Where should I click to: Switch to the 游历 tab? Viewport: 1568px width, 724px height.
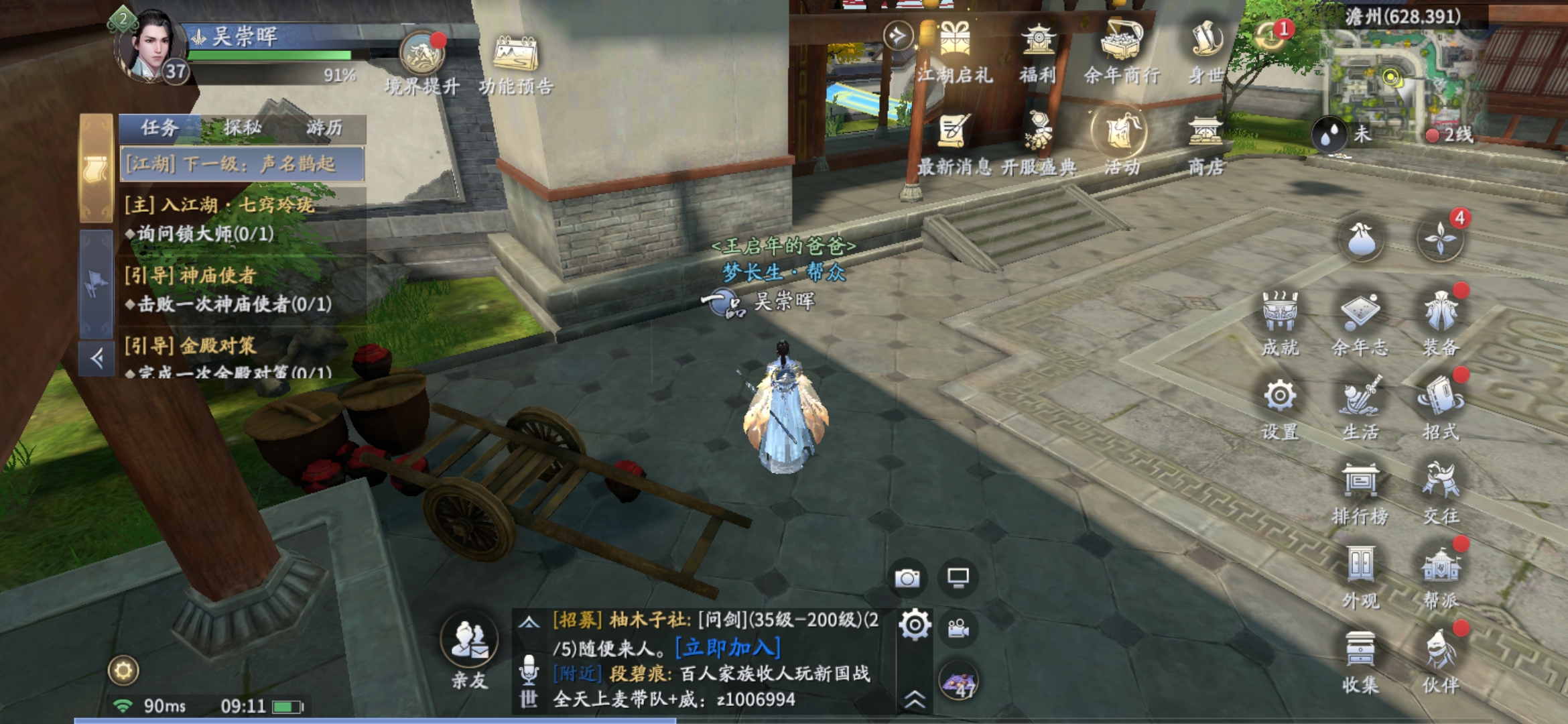[x=325, y=127]
